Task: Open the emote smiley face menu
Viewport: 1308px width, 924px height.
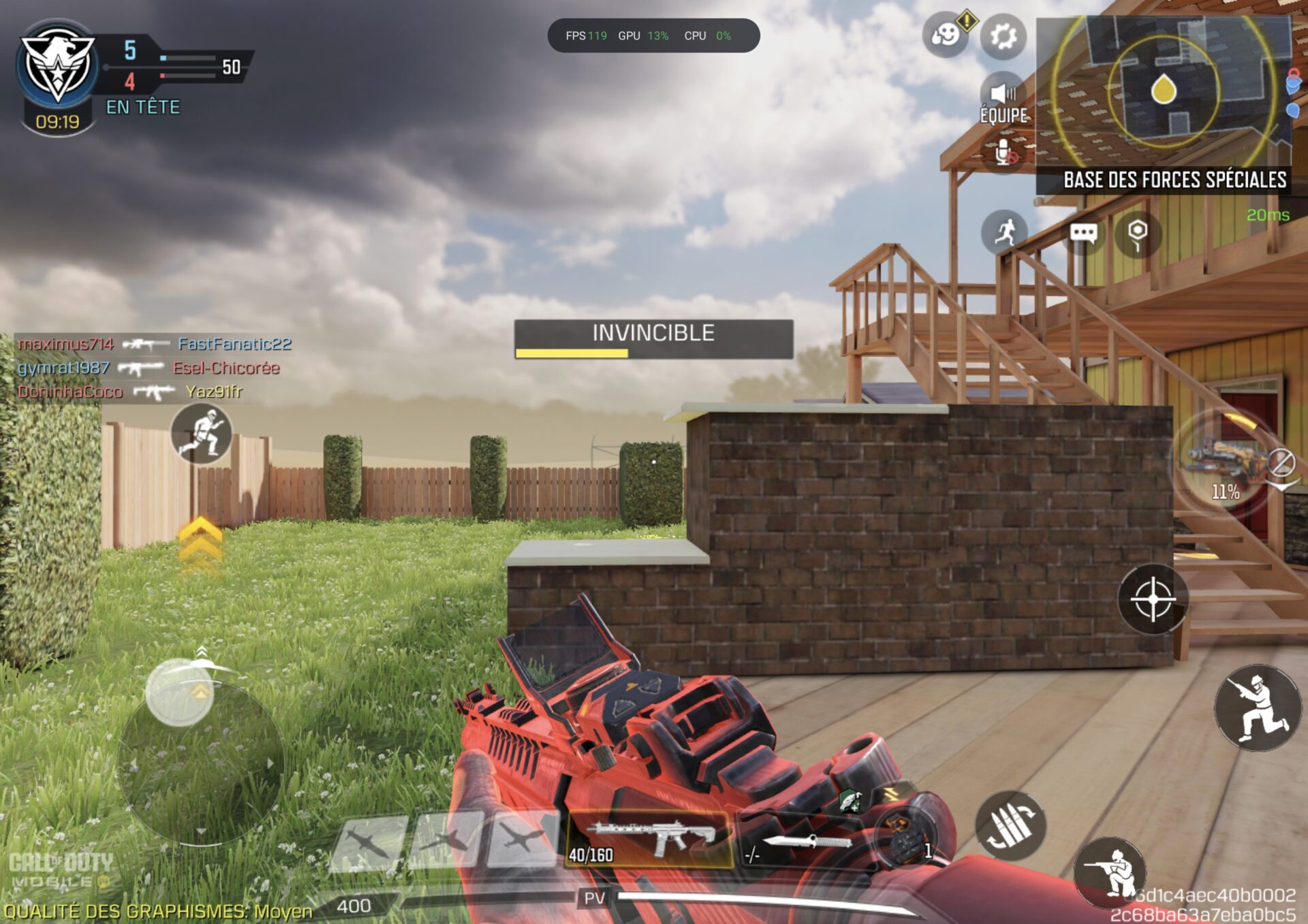Action: 946,34
